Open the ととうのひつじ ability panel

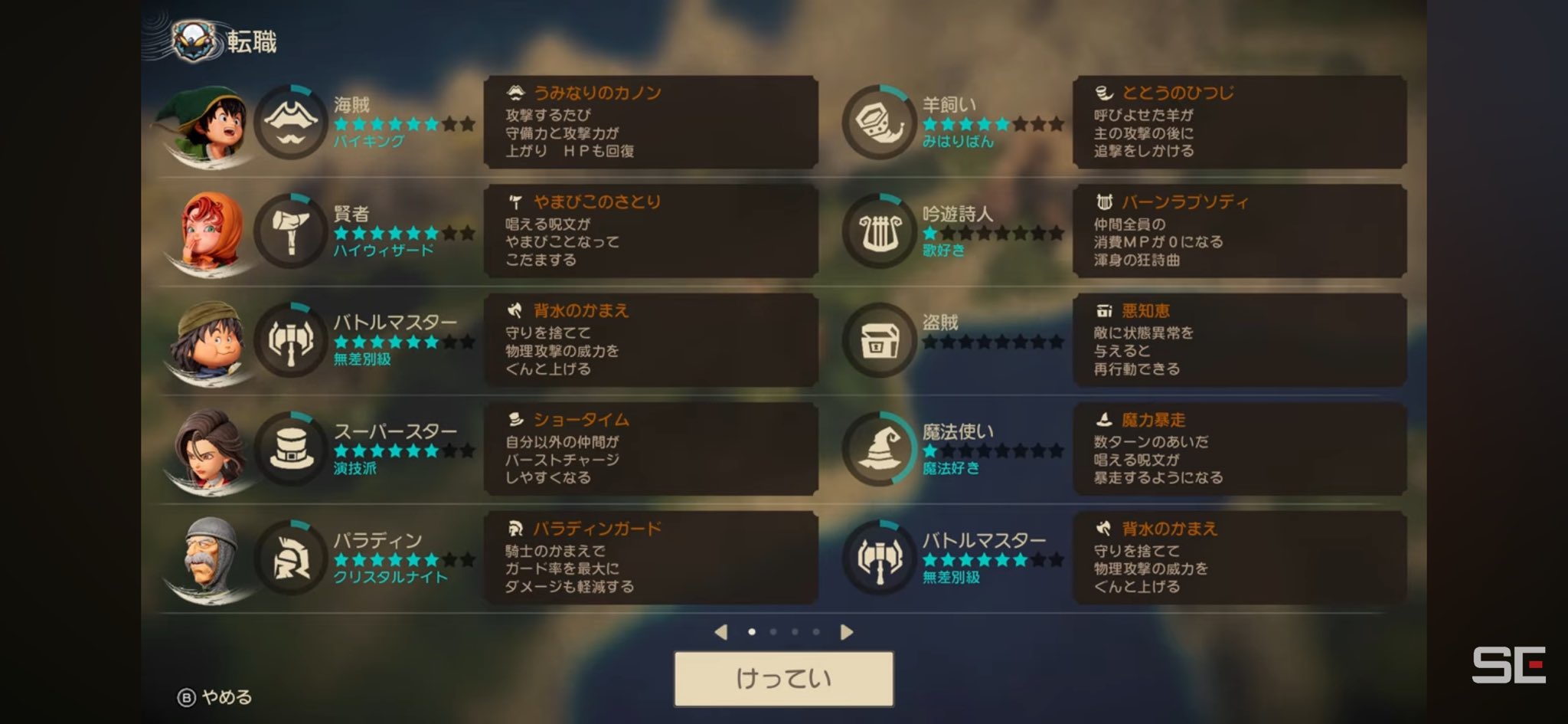point(1239,122)
